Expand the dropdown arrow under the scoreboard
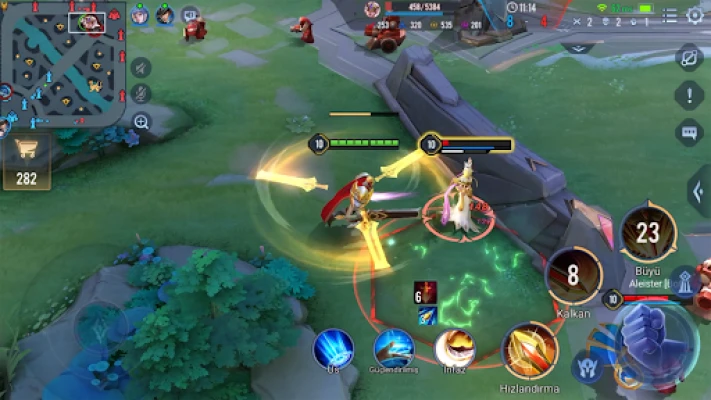Viewport: 711px width, 400px height. 578,45
